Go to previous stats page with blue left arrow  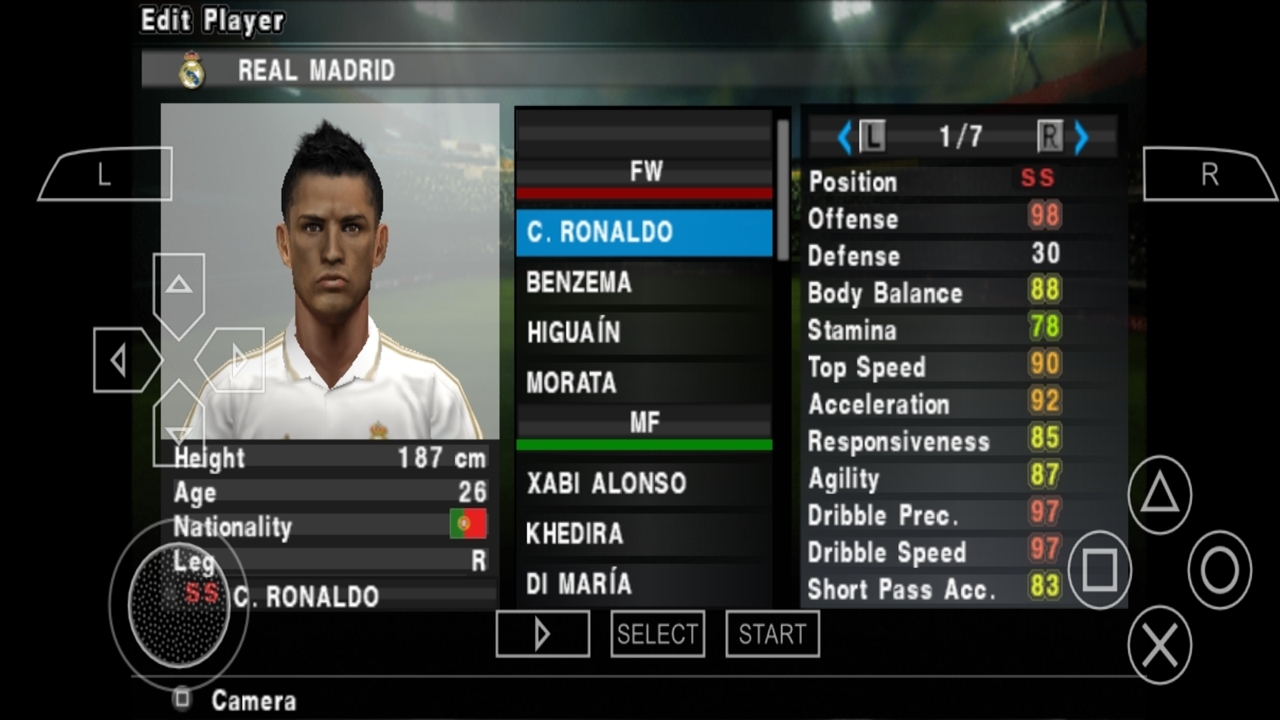pyautogui.click(x=844, y=137)
